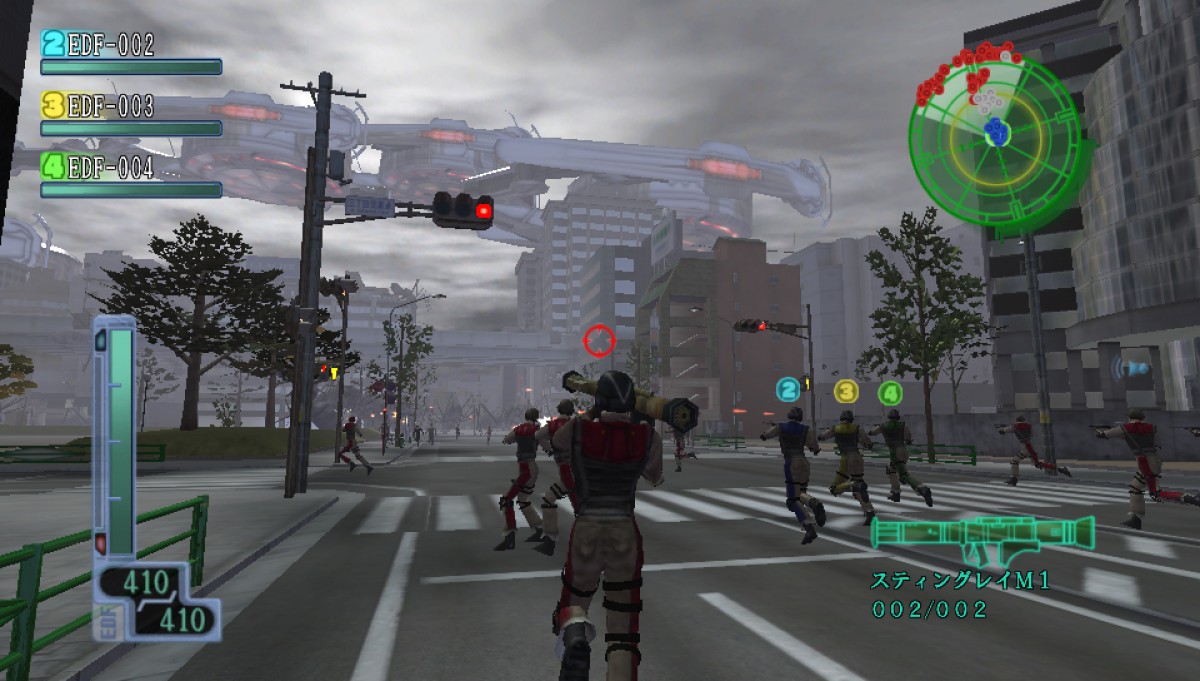Click the yellow number 3 player marker

(846, 391)
